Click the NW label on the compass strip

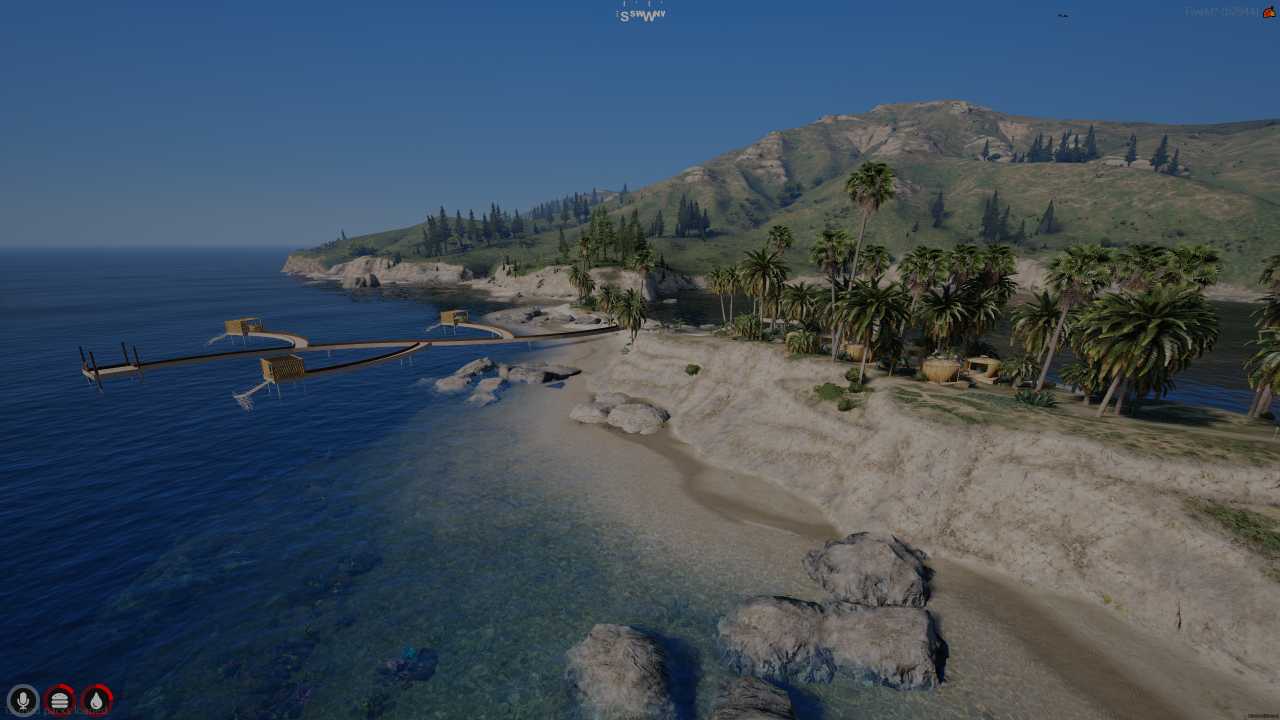(x=661, y=15)
